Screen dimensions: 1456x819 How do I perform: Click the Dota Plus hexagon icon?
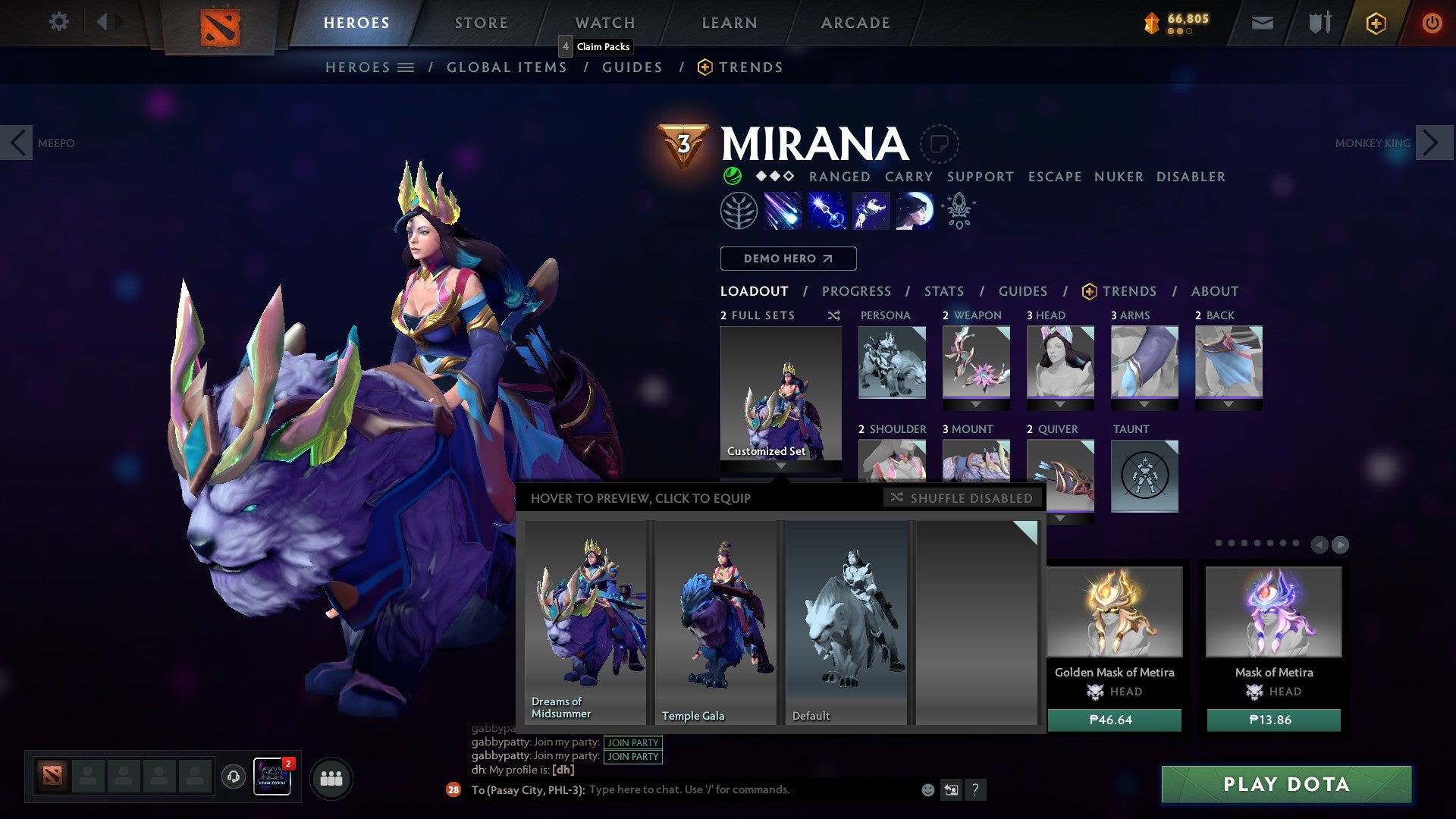click(x=1375, y=24)
